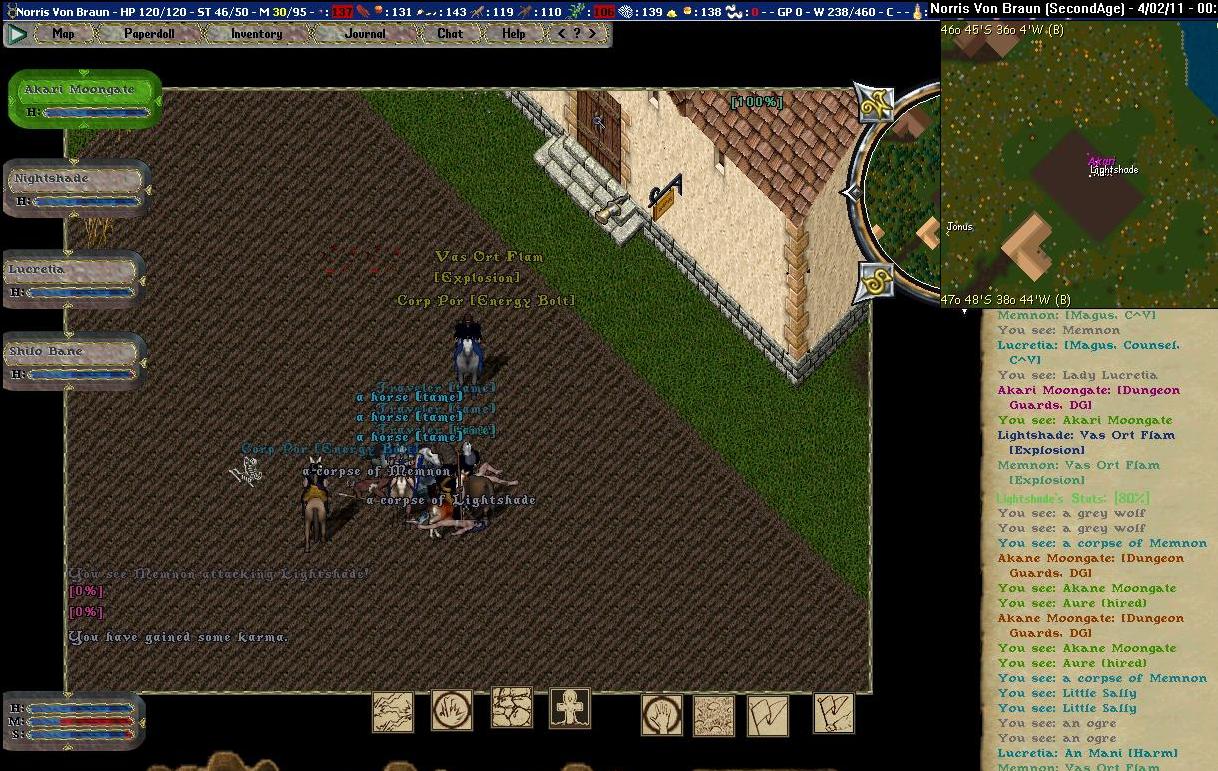Screen dimensions: 1218x771
Task: Cast the stone wall spell icon
Action: click(x=511, y=707)
